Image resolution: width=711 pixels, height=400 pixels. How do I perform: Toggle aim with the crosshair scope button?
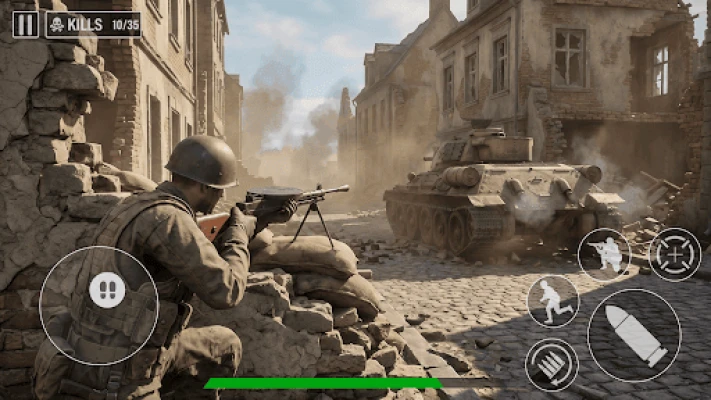[675, 254]
